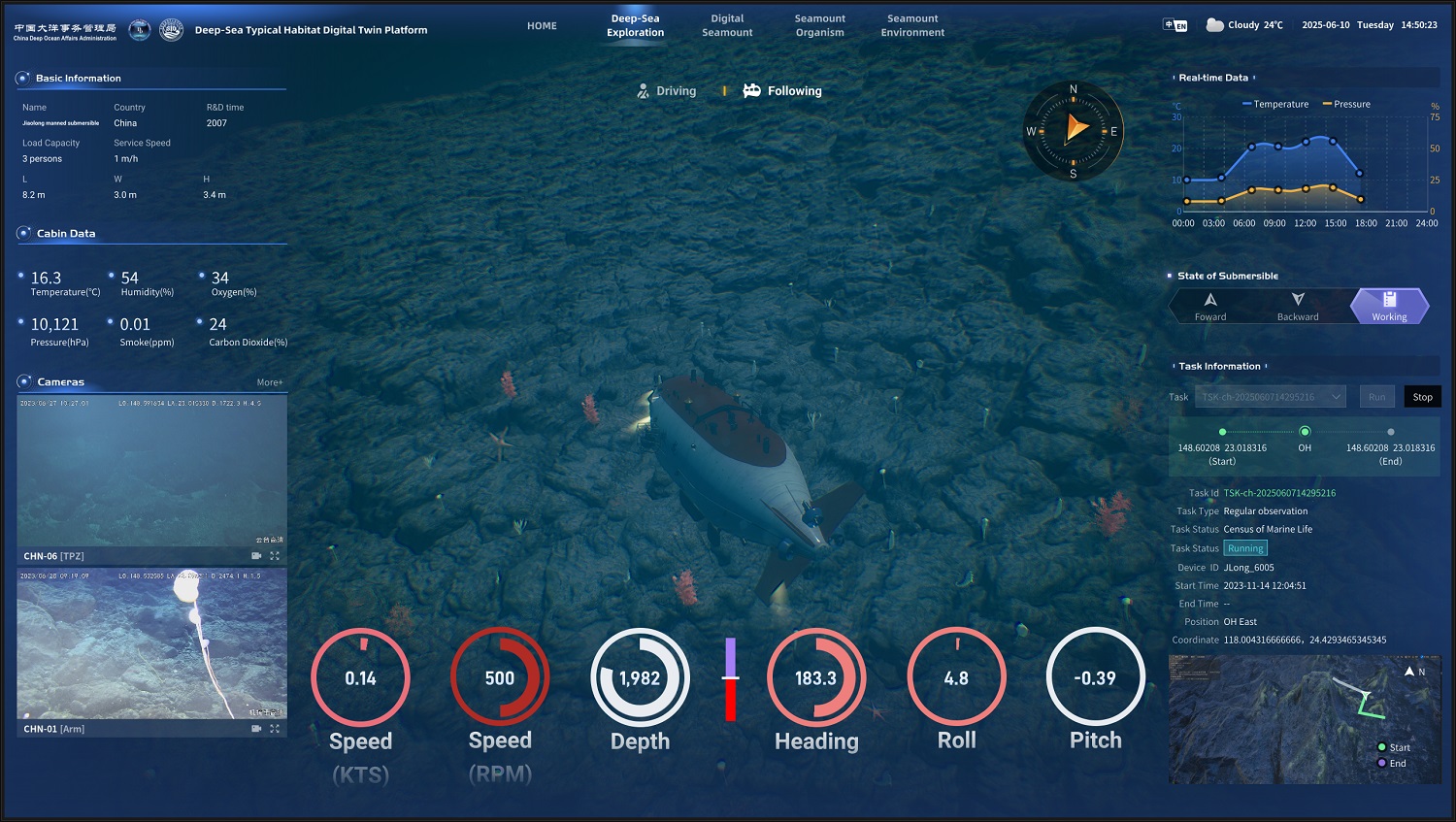Expand the Cameras panel via More+
The height and width of the screenshot is (822, 1456).
pos(270,382)
